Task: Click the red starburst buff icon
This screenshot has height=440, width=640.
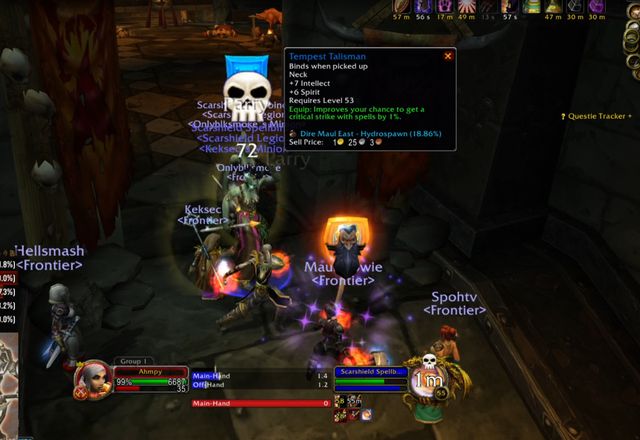Action: tap(466, 7)
